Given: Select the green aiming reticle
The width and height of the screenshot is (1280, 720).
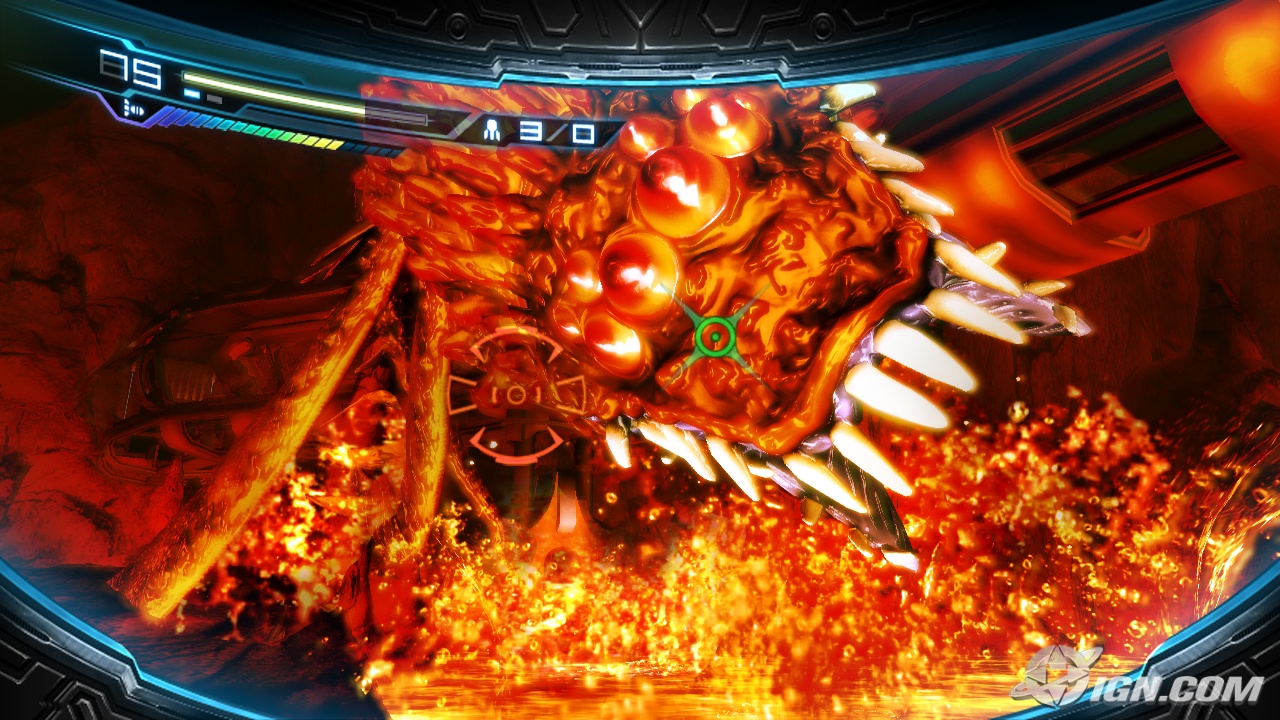Looking at the screenshot, I should point(713,336).
